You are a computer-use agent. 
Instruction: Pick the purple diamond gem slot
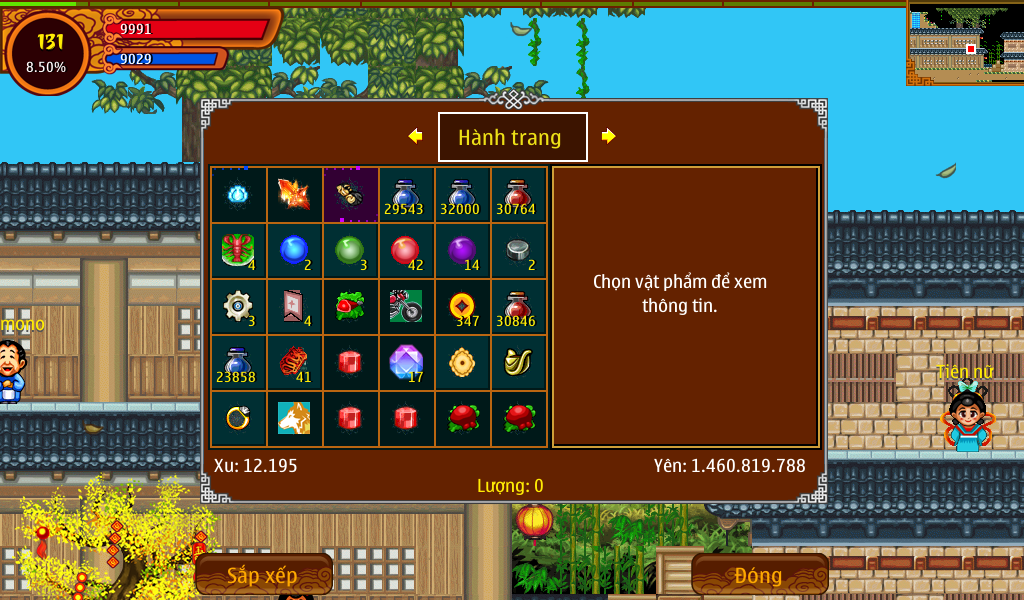(406, 363)
